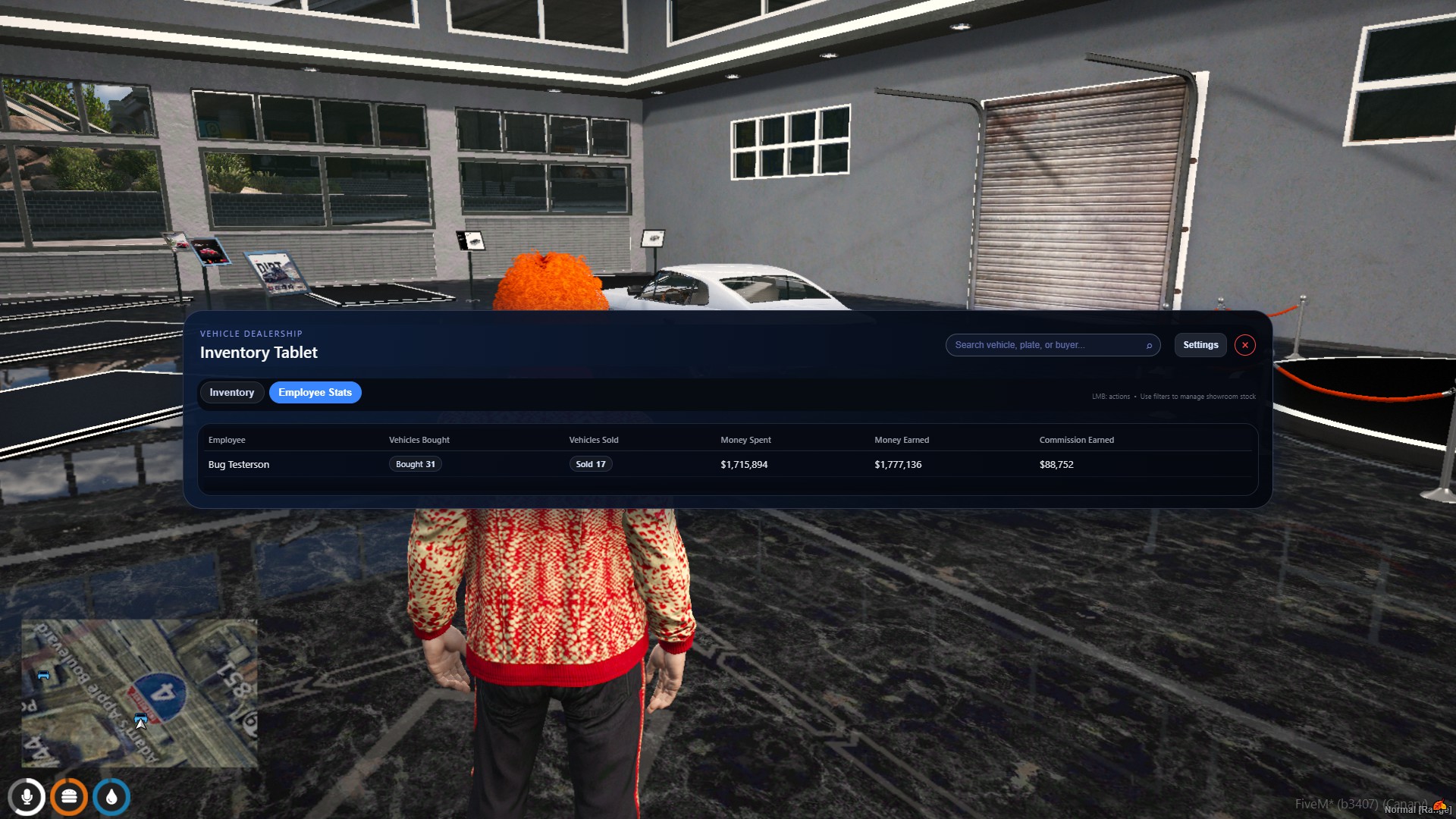The image size is (1456, 819).
Task: Sort by the Money Spent column header
Action: tap(745, 440)
